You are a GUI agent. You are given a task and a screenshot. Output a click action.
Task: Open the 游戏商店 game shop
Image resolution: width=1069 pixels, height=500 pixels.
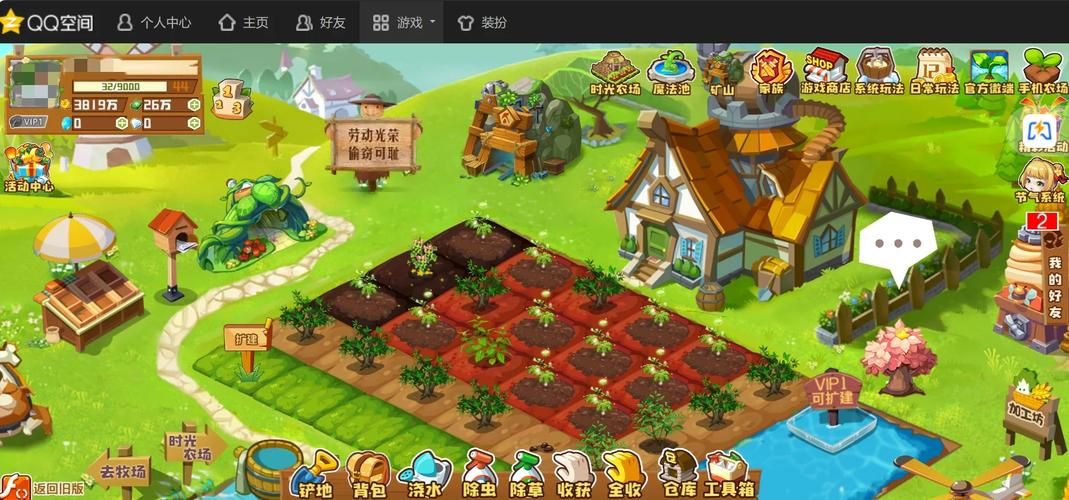(x=825, y=72)
